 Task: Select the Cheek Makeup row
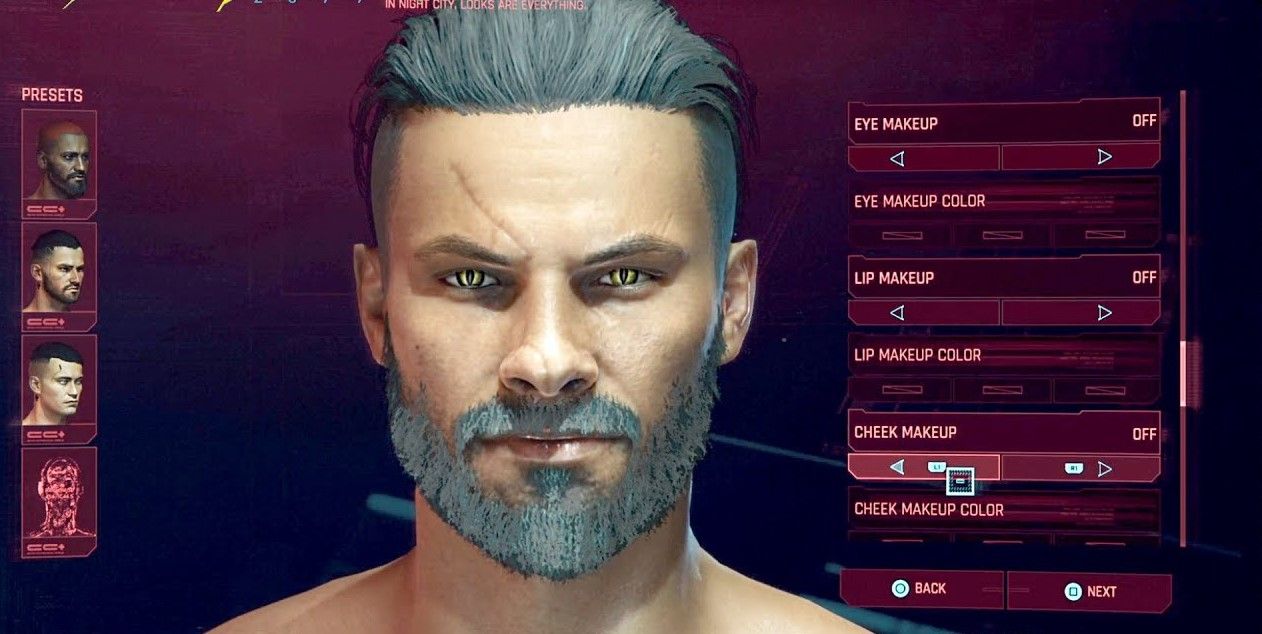pos(1003,433)
